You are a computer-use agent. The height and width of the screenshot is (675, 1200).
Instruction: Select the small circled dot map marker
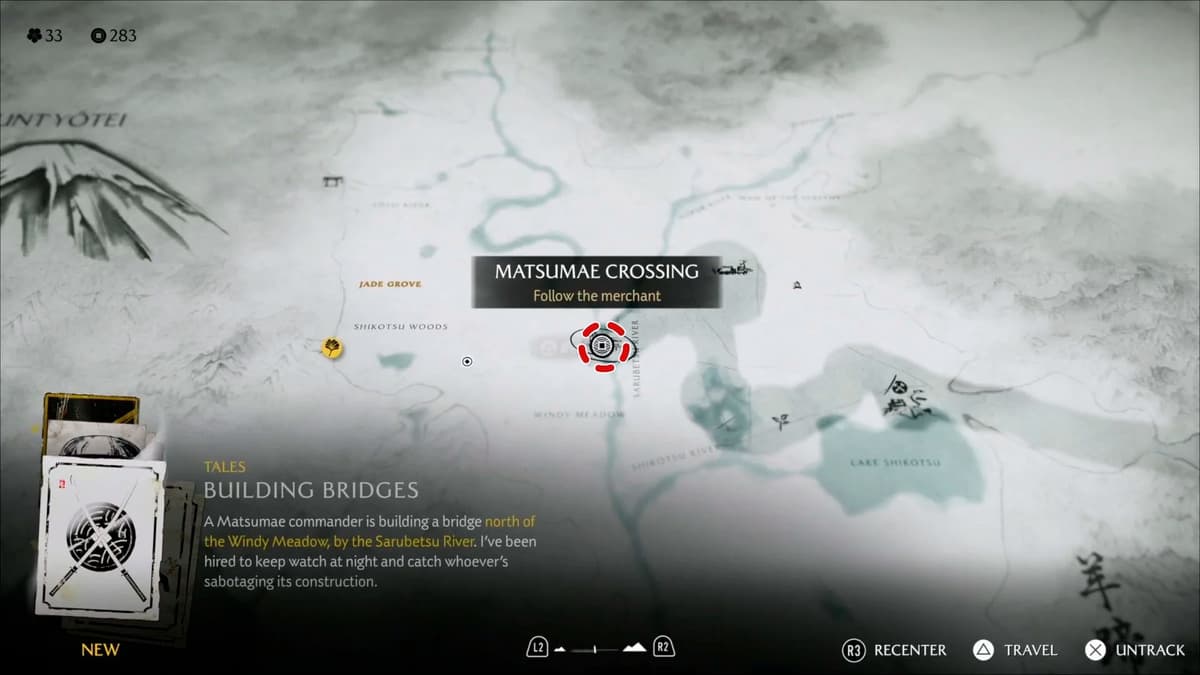tap(467, 361)
